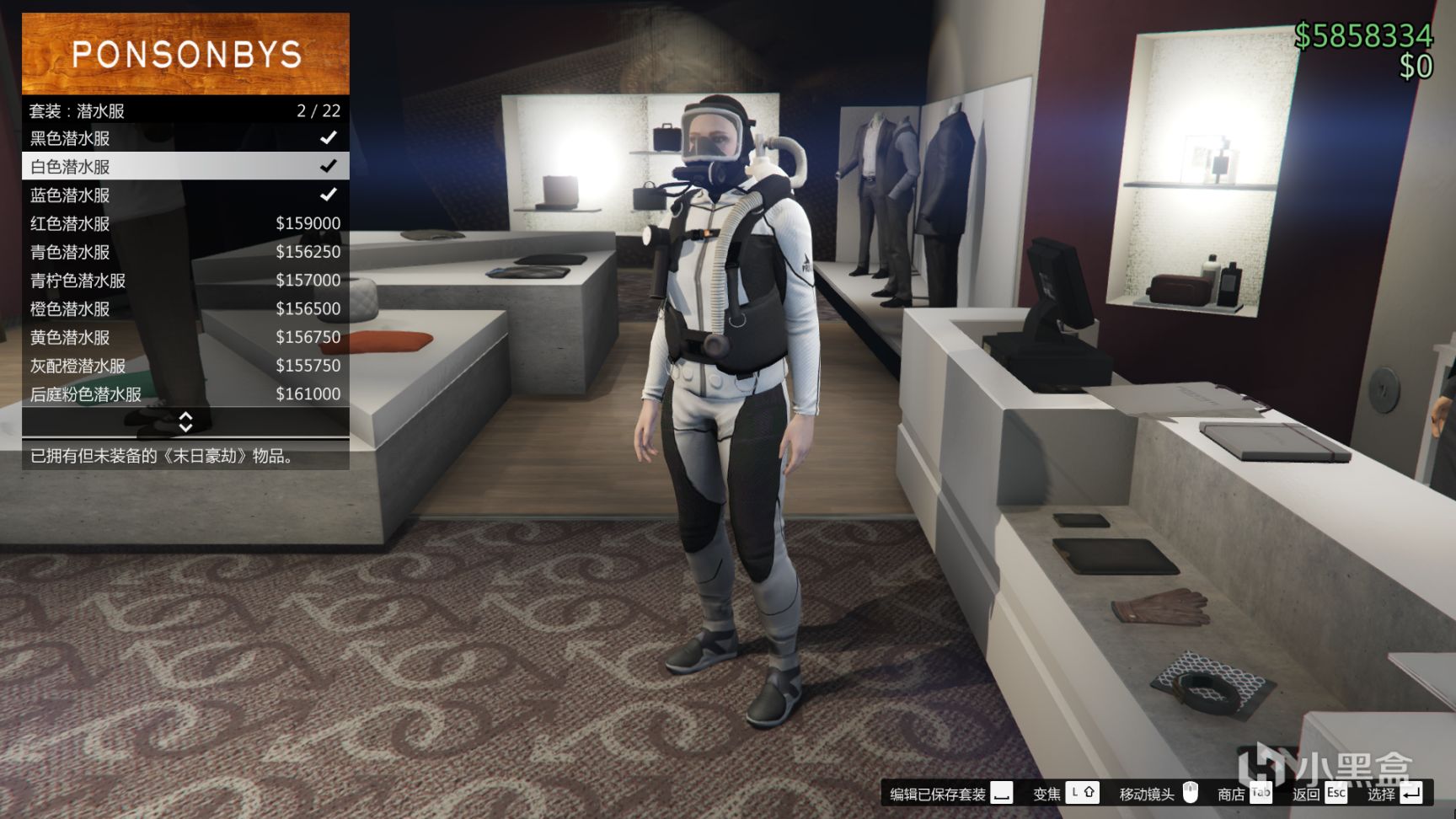The width and height of the screenshot is (1456, 819).
Task: Click the mouse icon beside 移动镜头
Action: pos(1191,793)
